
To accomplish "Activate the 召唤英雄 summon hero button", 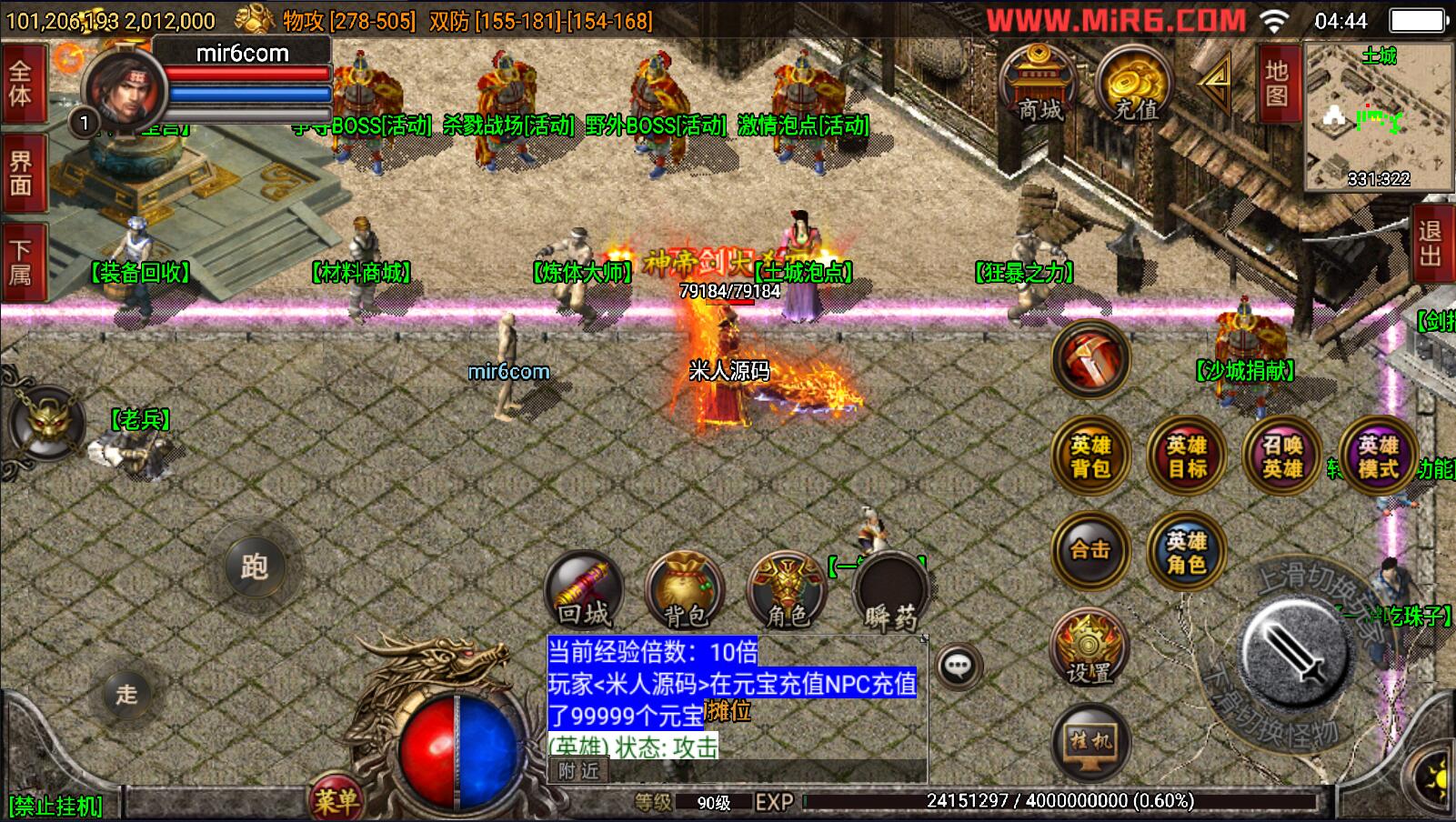I will coord(1282,456).
